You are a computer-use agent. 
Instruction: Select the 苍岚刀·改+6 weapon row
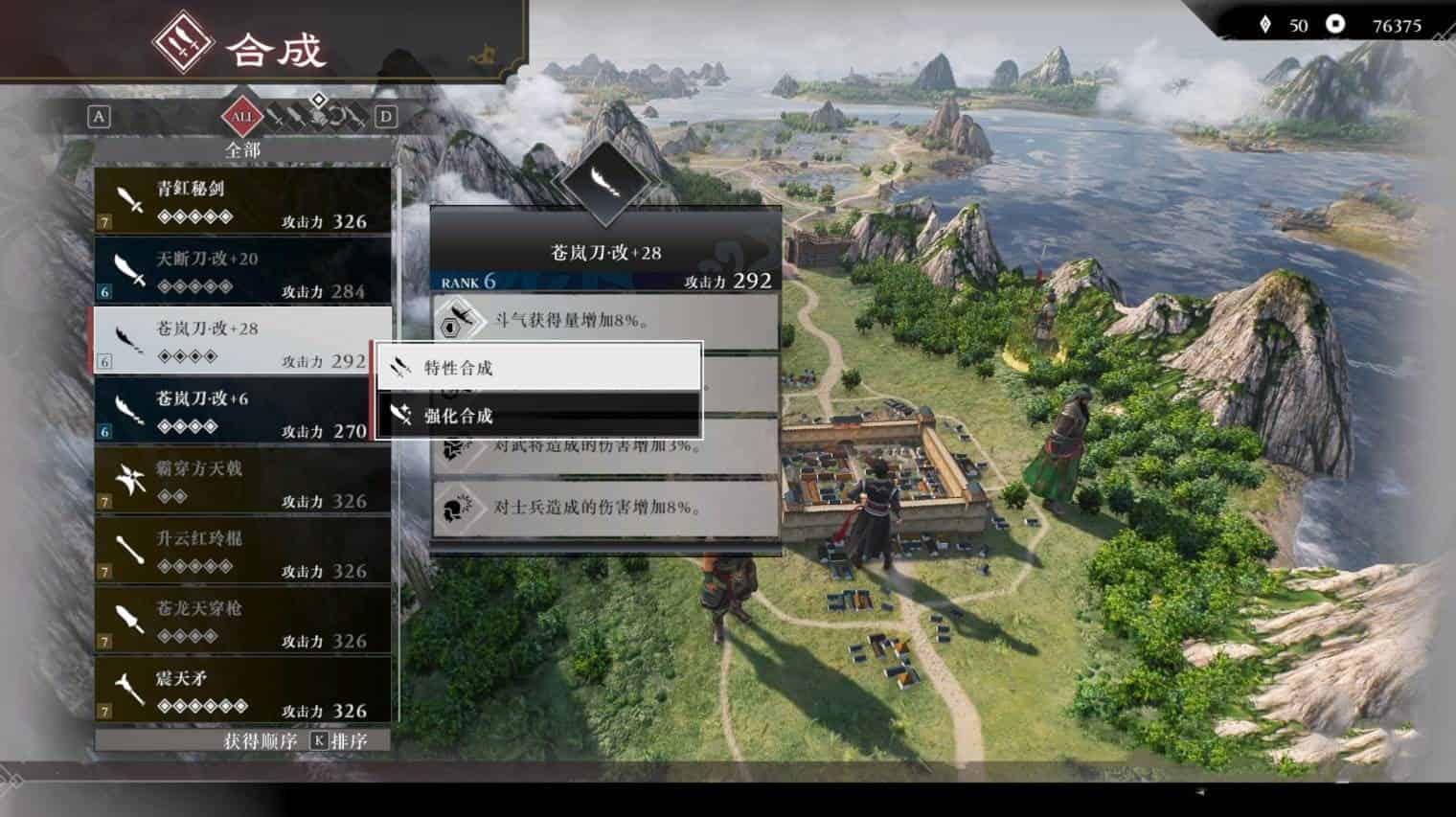tap(242, 411)
